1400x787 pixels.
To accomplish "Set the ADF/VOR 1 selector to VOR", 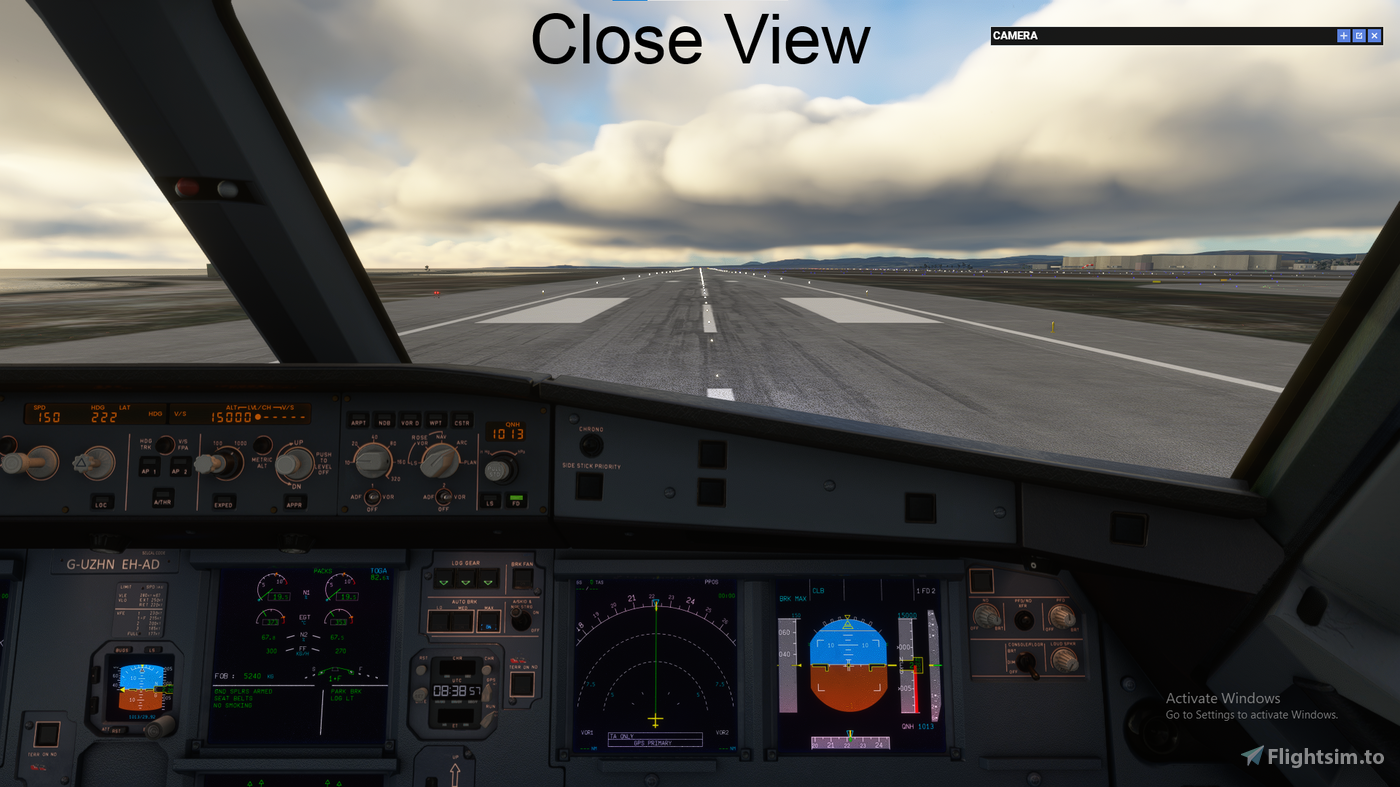I will click(x=373, y=497).
